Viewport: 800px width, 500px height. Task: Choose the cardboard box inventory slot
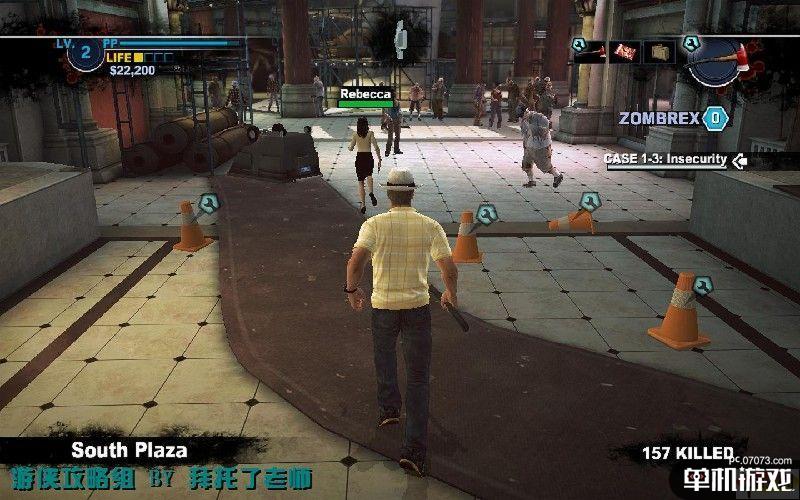[659, 49]
